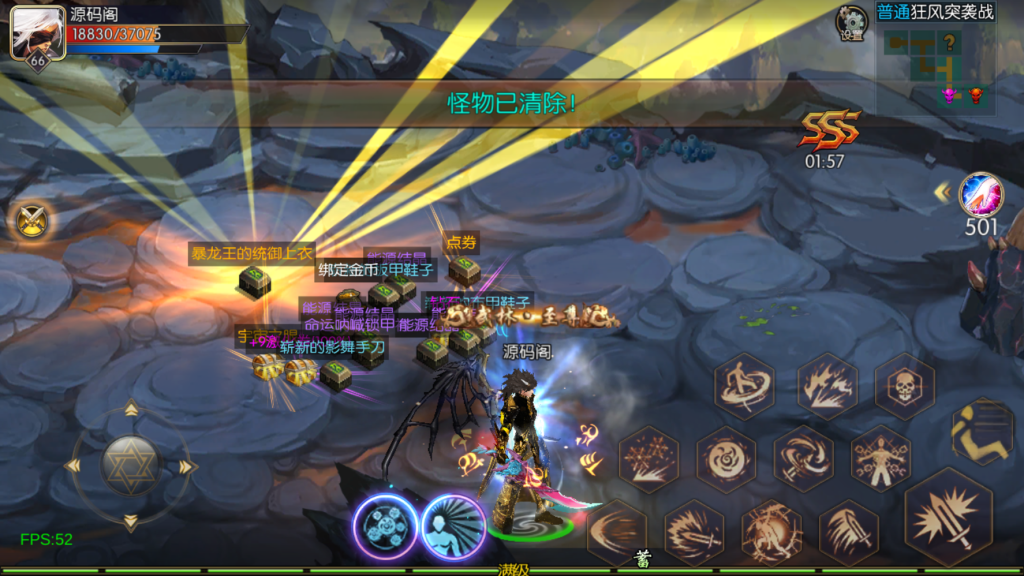The image size is (1024, 576).
Task: Activate the figure-in-sphere skill
Action: tap(771, 532)
